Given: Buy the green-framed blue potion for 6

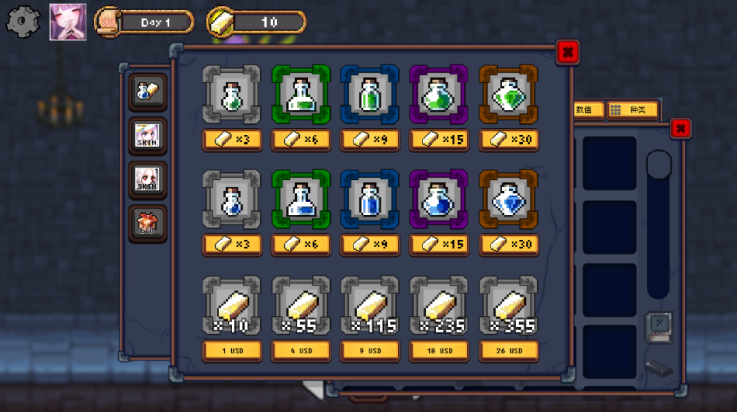Looking at the screenshot, I should 301,244.
